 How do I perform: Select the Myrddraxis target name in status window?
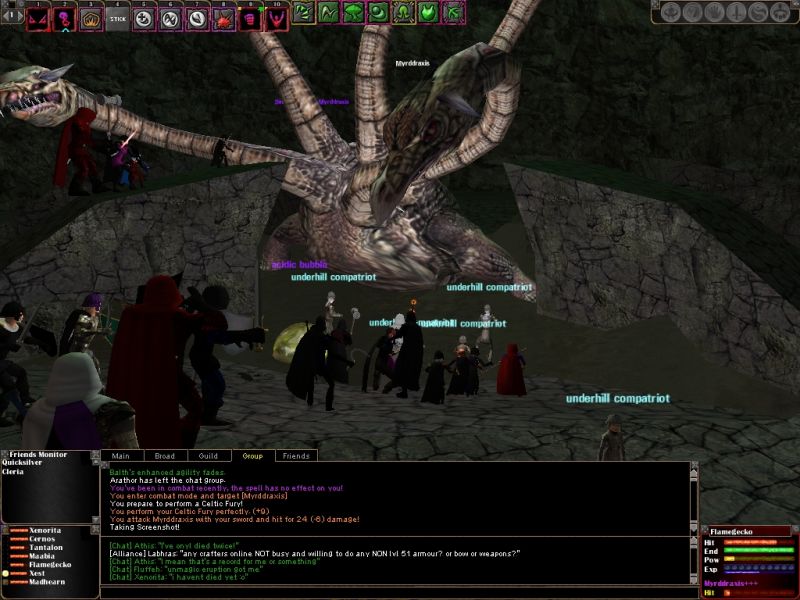[730, 582]
